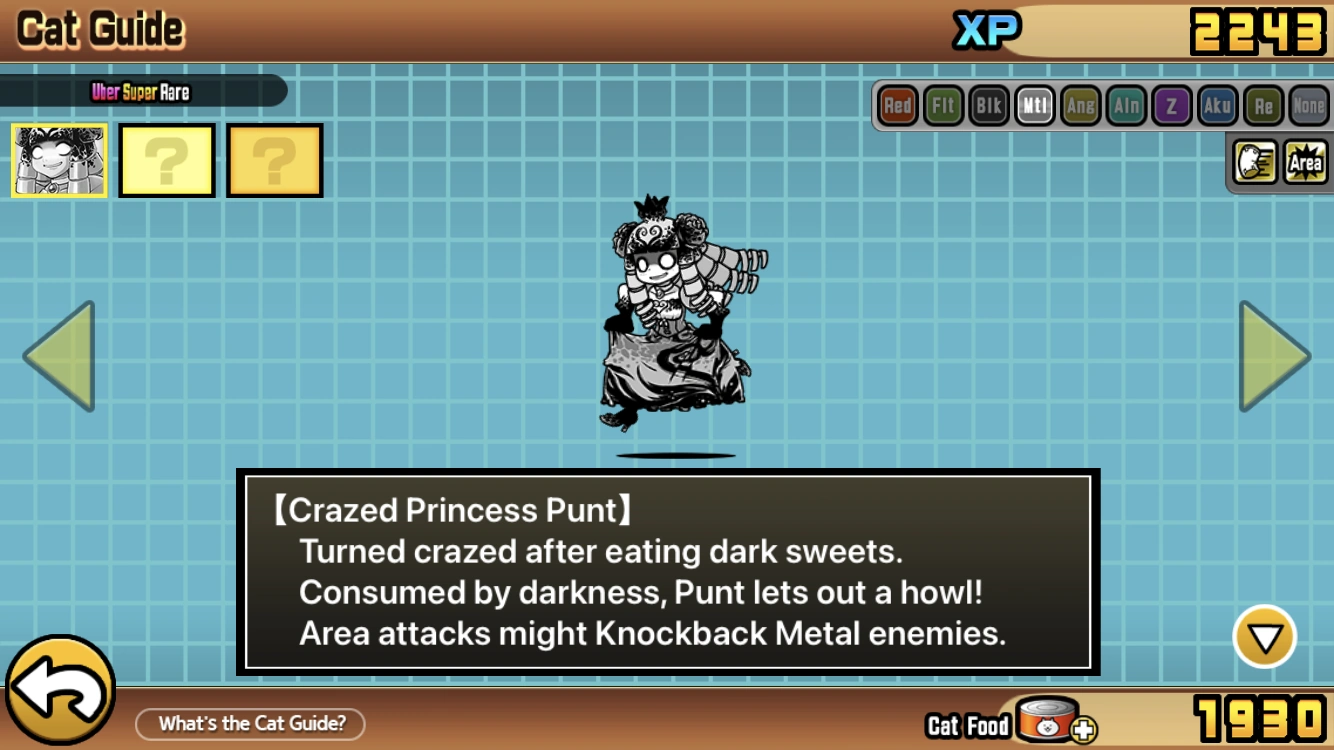Viewport: 1334px width, 750px height.
Task: Toggle the Re relic trait filter
Action: [1263, 105]
